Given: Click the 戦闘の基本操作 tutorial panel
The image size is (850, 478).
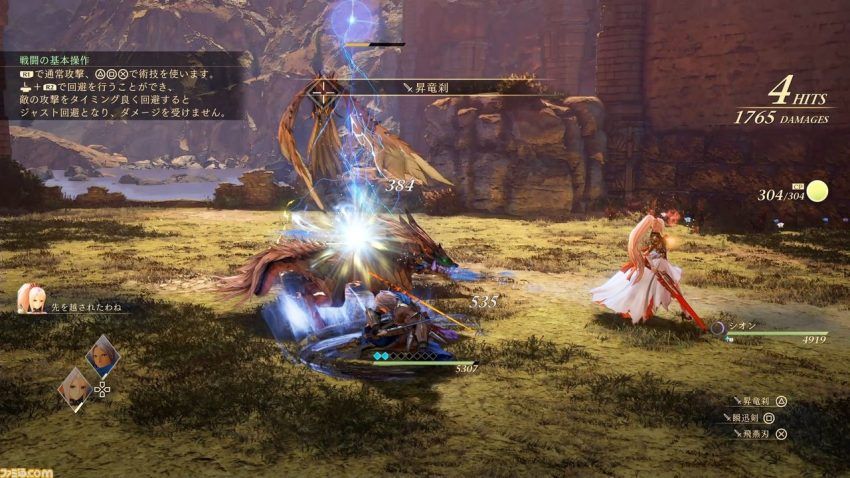Looking at the screenshot, I should click(x=120, y=86).
